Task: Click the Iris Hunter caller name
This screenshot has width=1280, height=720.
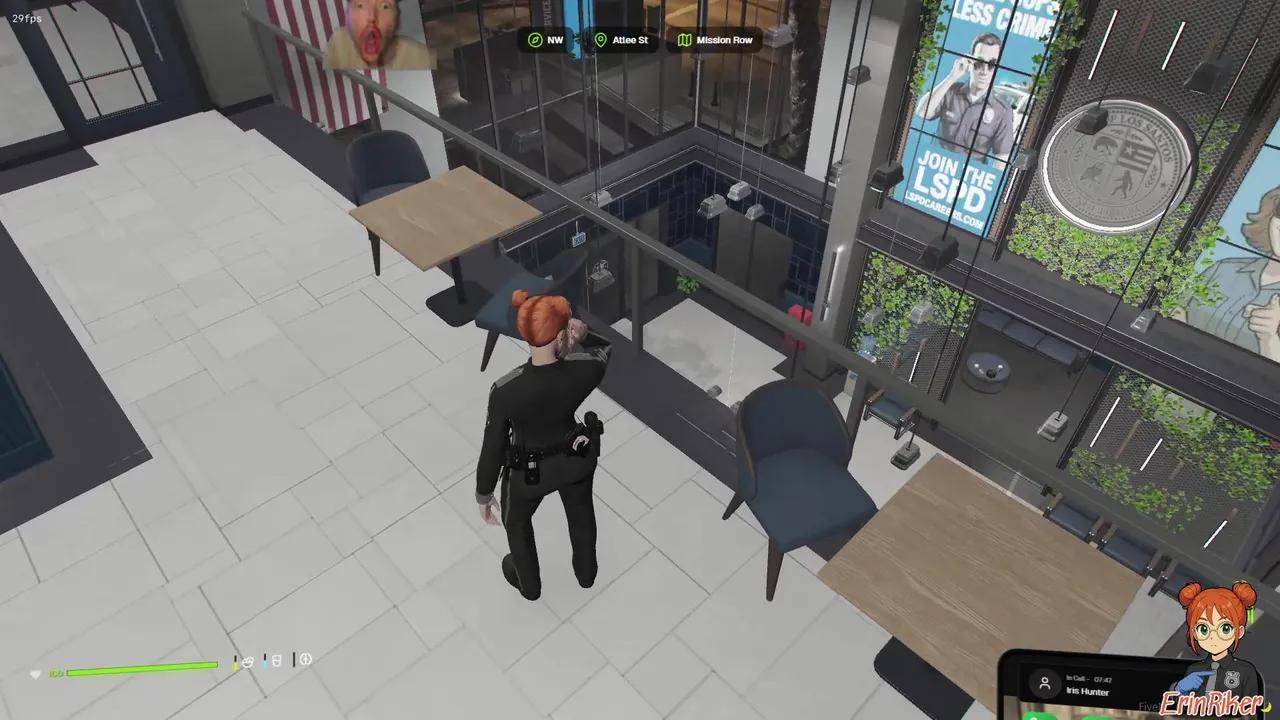Action: point(1088,692)
